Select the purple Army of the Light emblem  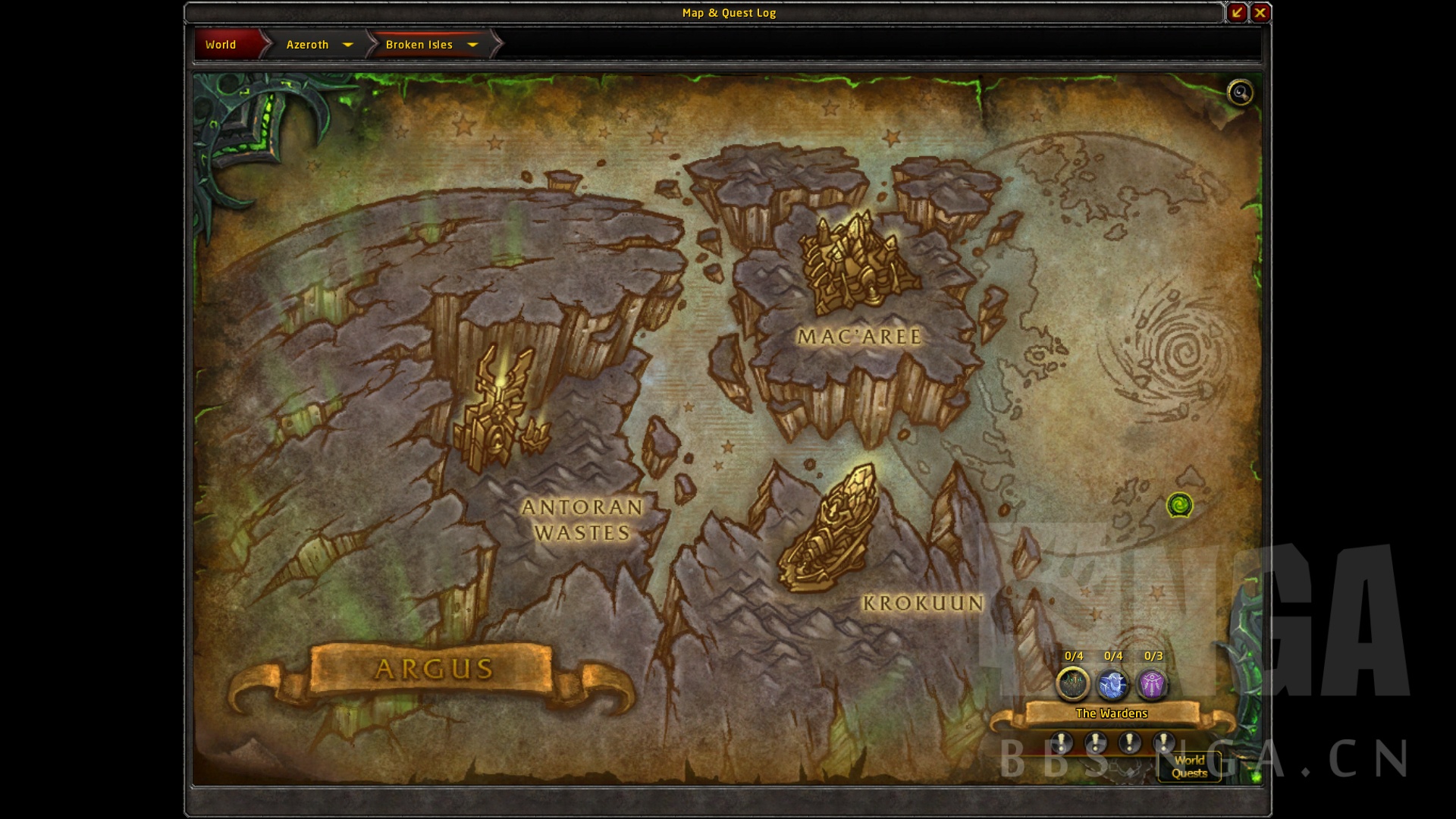tap(1153, 683)
